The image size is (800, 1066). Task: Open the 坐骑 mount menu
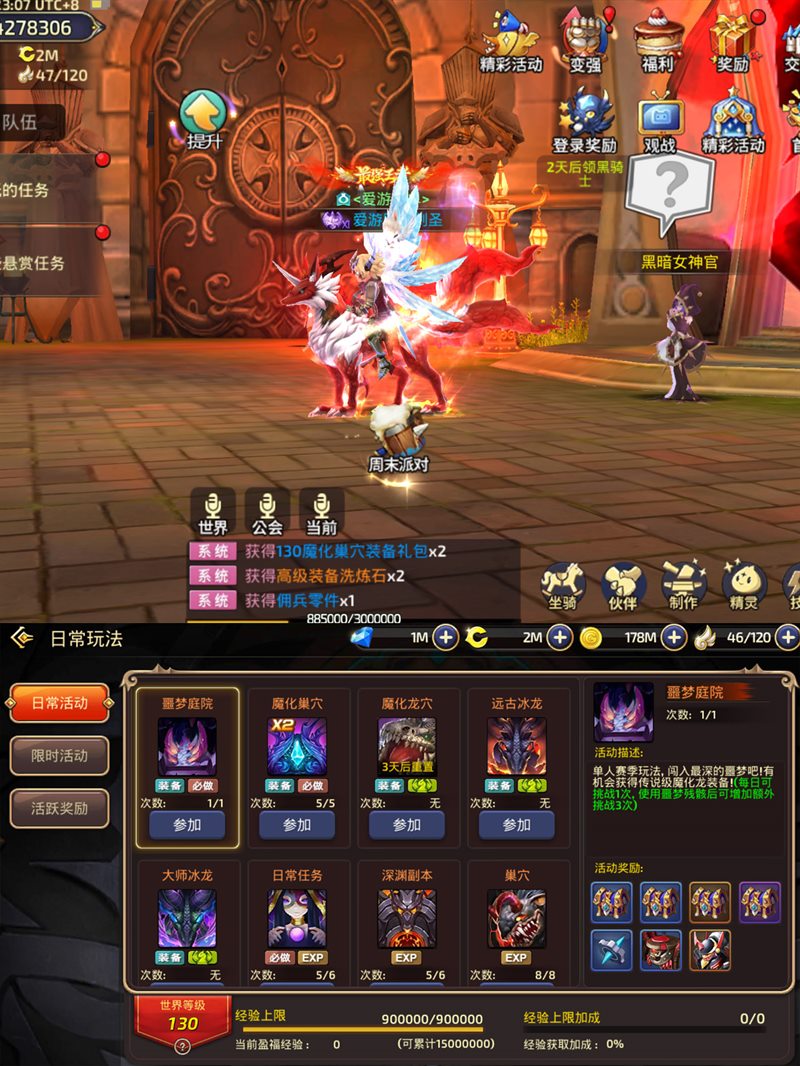click(563, 585)
